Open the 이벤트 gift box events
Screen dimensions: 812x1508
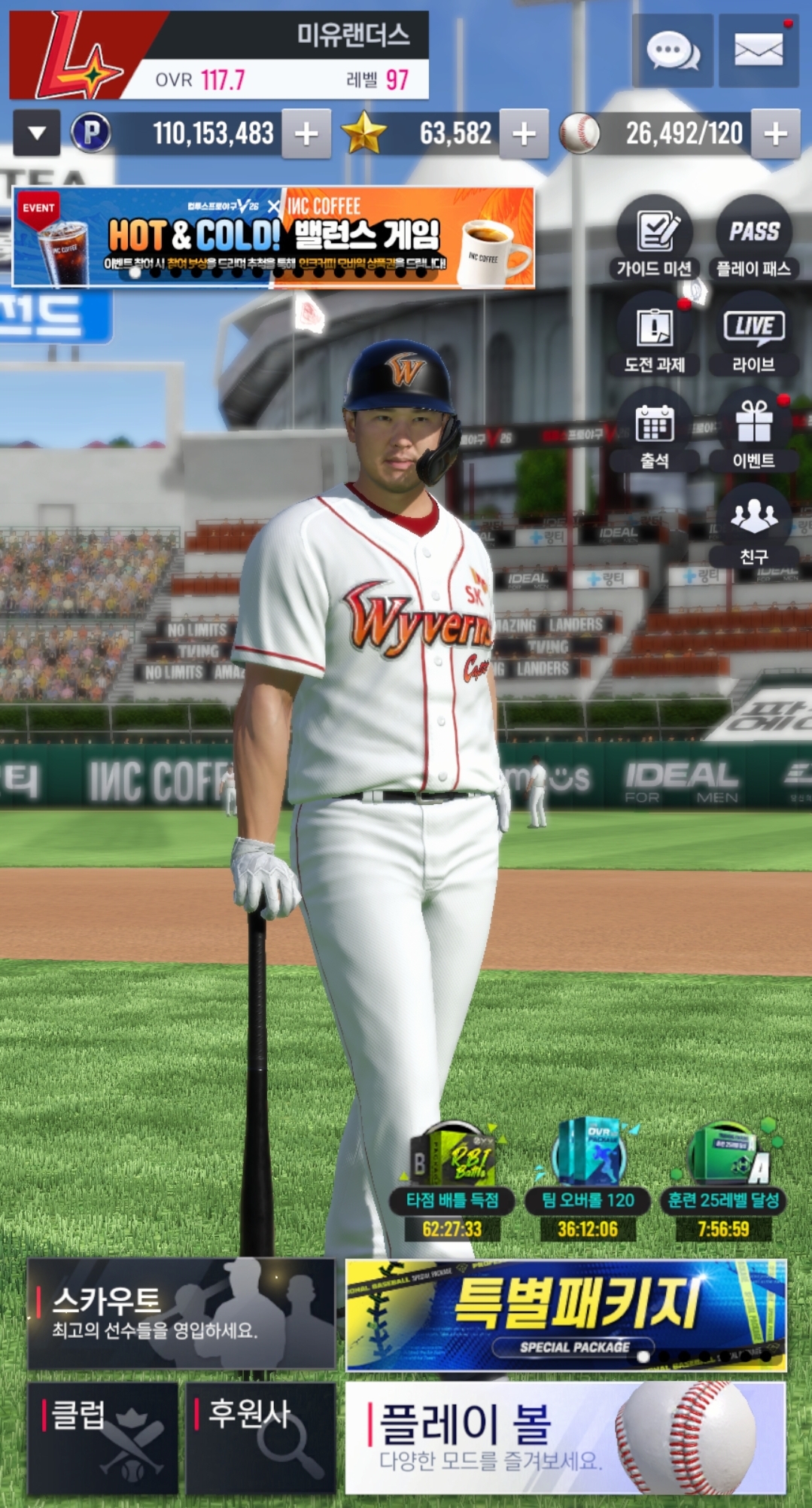coord(753,431)
